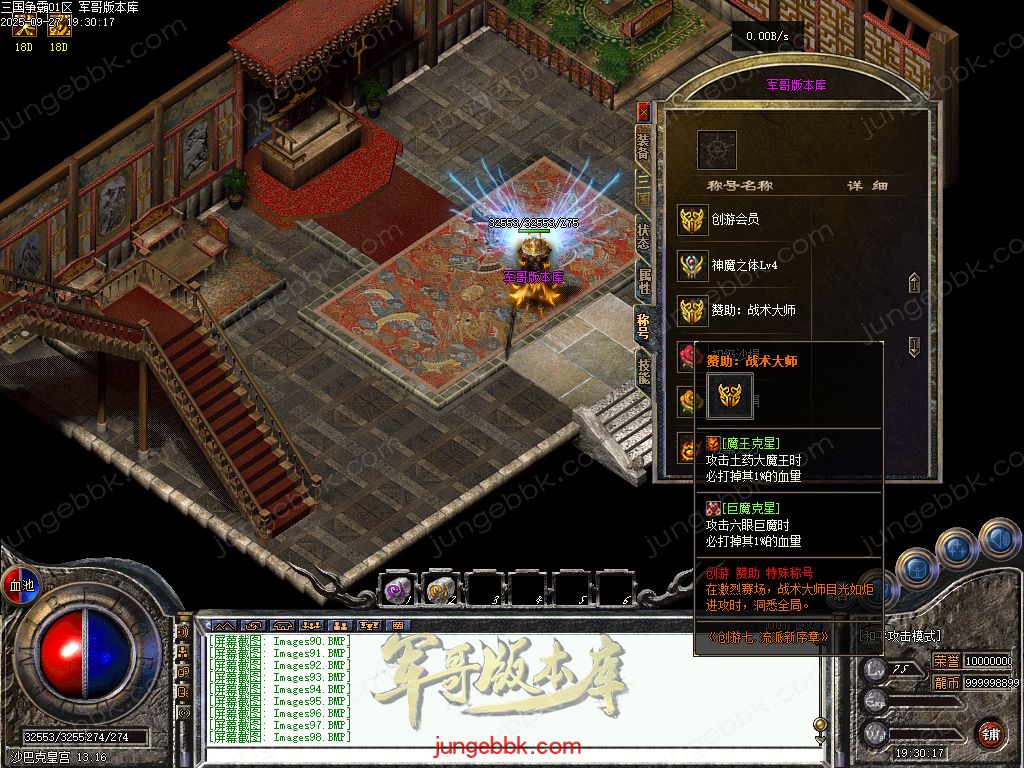Image resolution: width=1024 pixels, height=768 pixels.
Task: Open the 技能 skills tab
Action: point(643,372)
